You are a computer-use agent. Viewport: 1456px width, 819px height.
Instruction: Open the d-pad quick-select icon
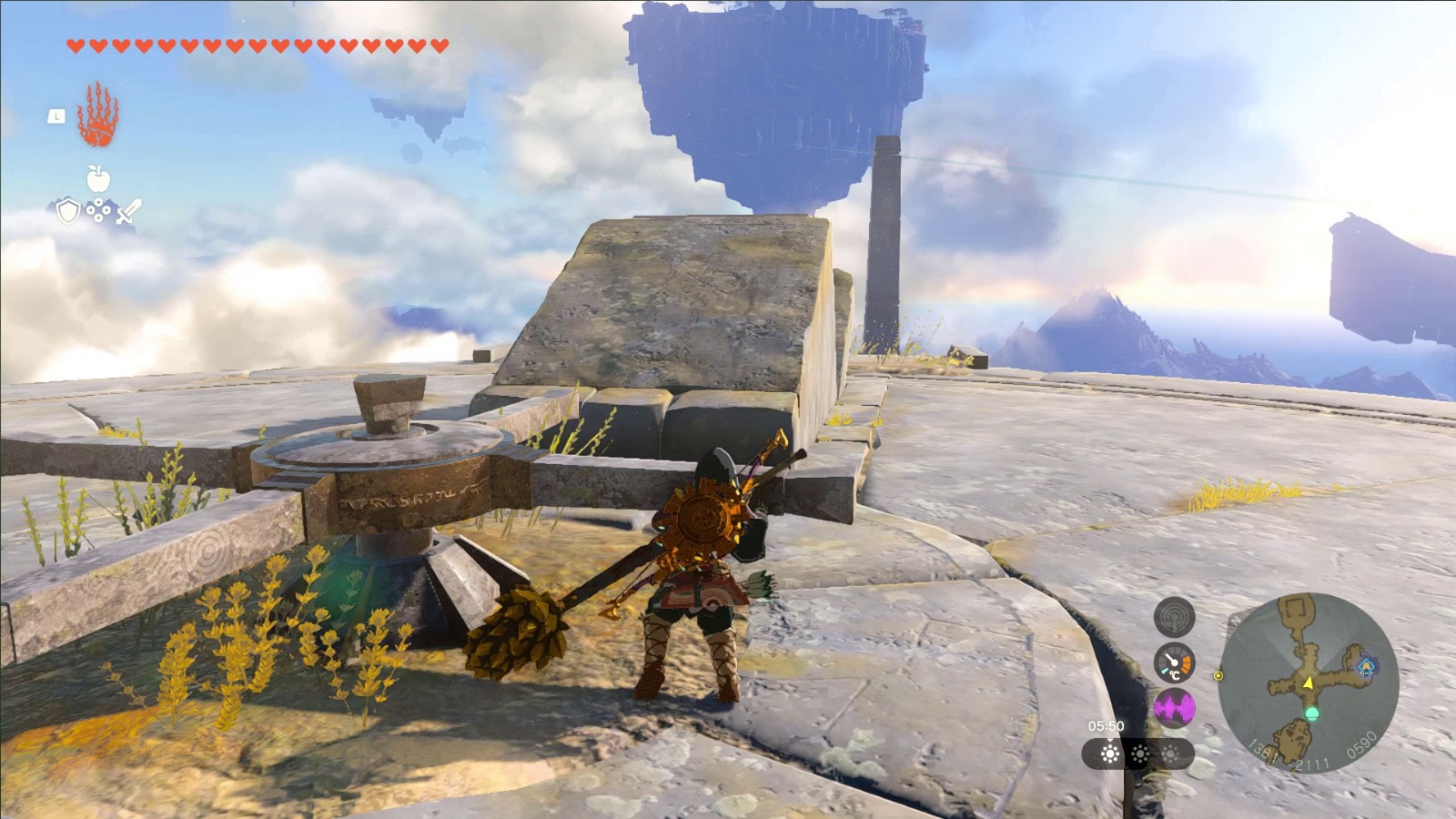(98, 210)
